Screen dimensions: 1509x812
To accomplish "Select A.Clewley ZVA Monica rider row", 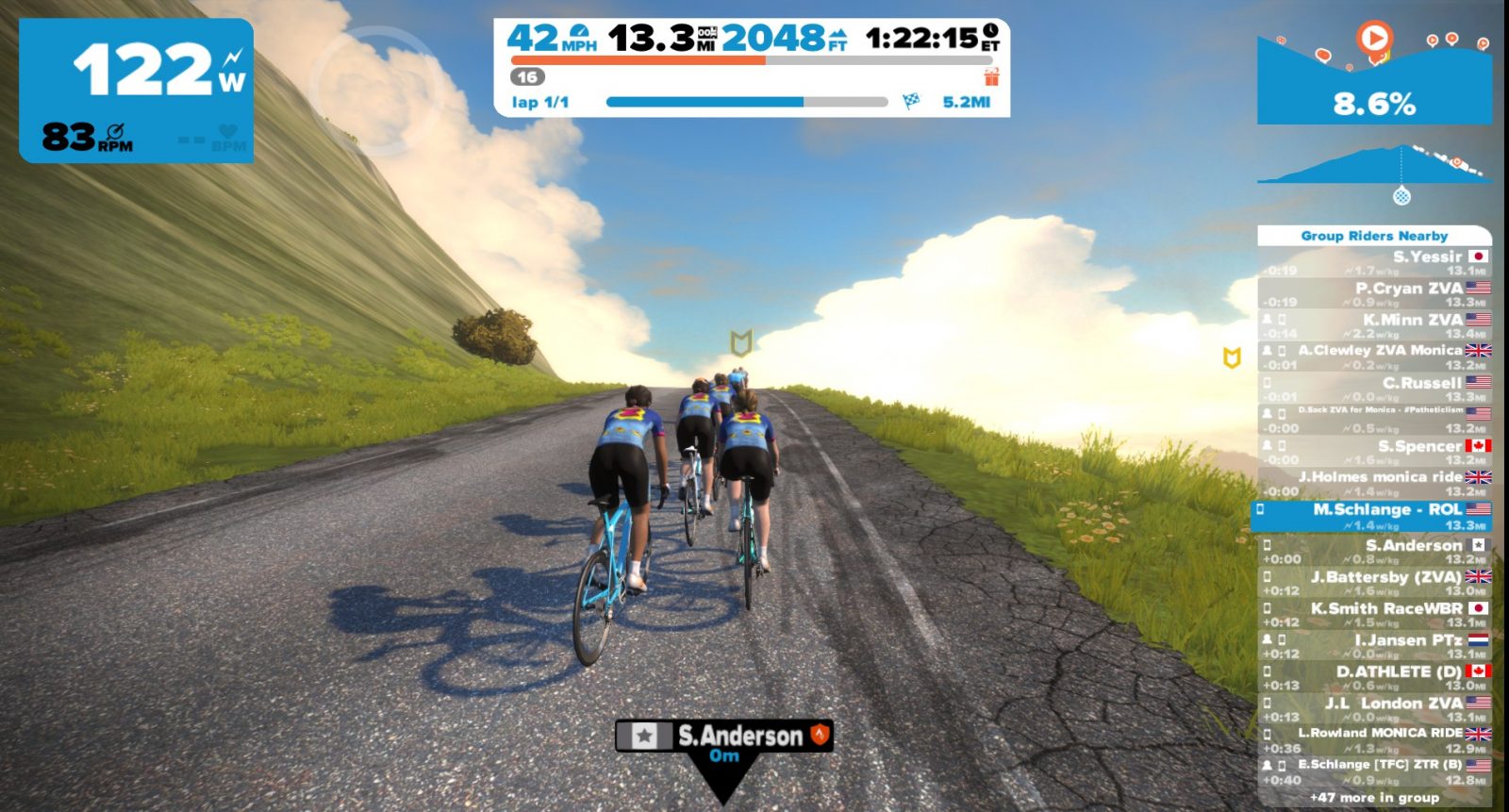I will click(x=1374, y=357).
